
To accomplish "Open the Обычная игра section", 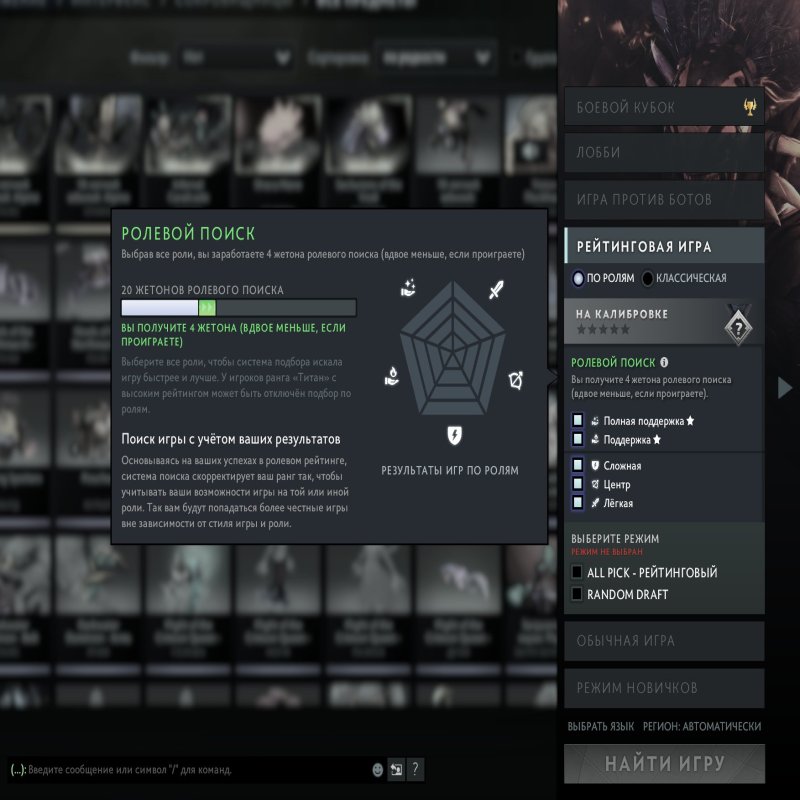I will tap(663, 641).
